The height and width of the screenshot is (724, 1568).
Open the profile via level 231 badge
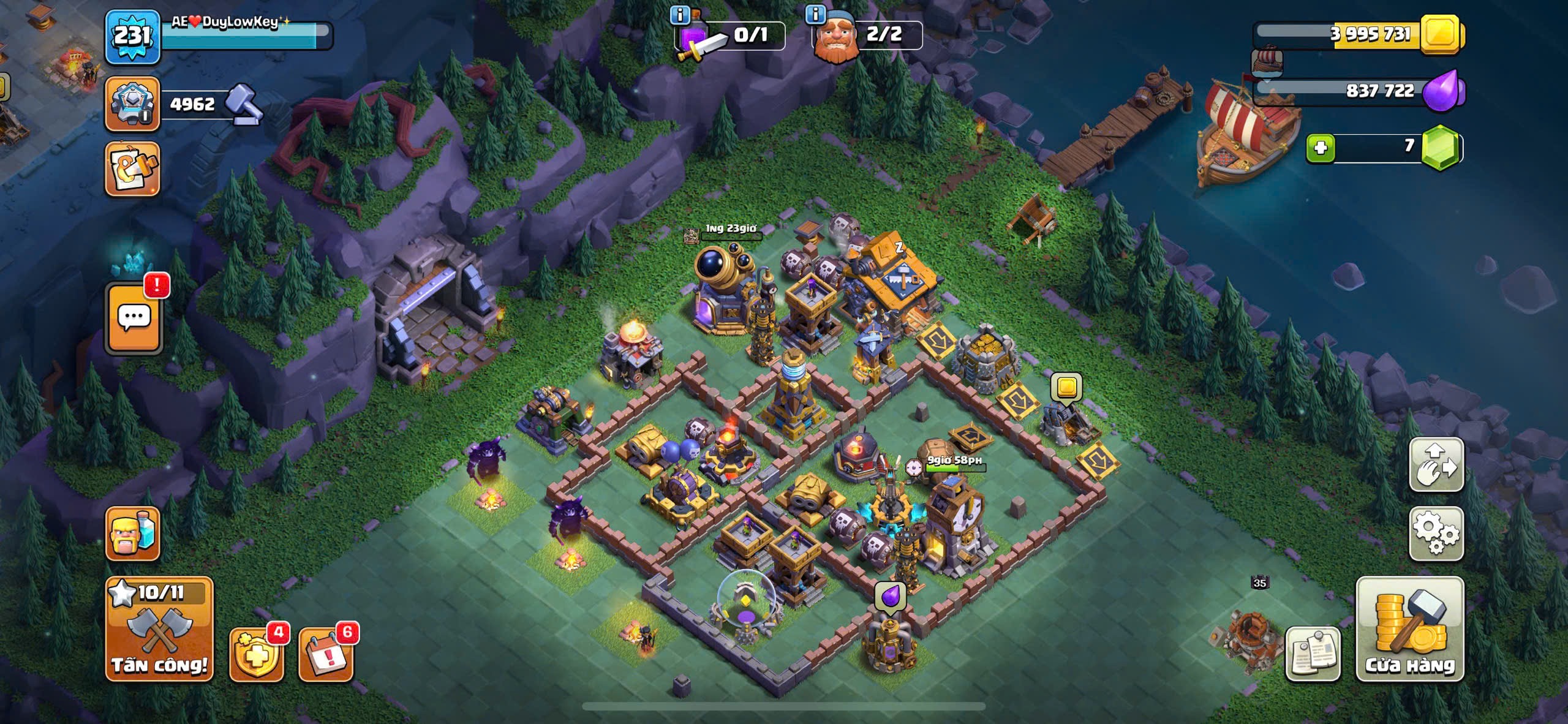(132, 37)
